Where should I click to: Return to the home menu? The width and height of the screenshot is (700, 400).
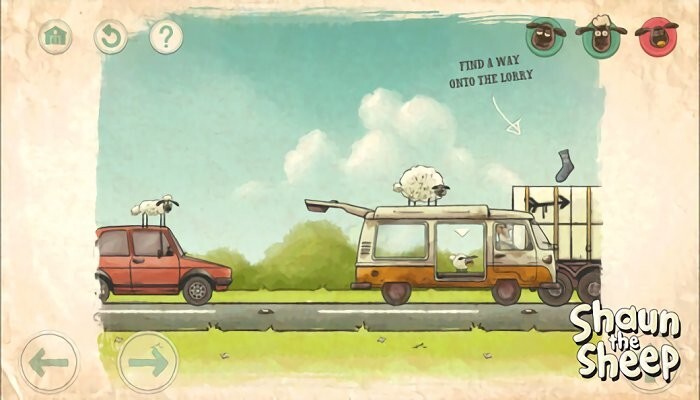55,37
